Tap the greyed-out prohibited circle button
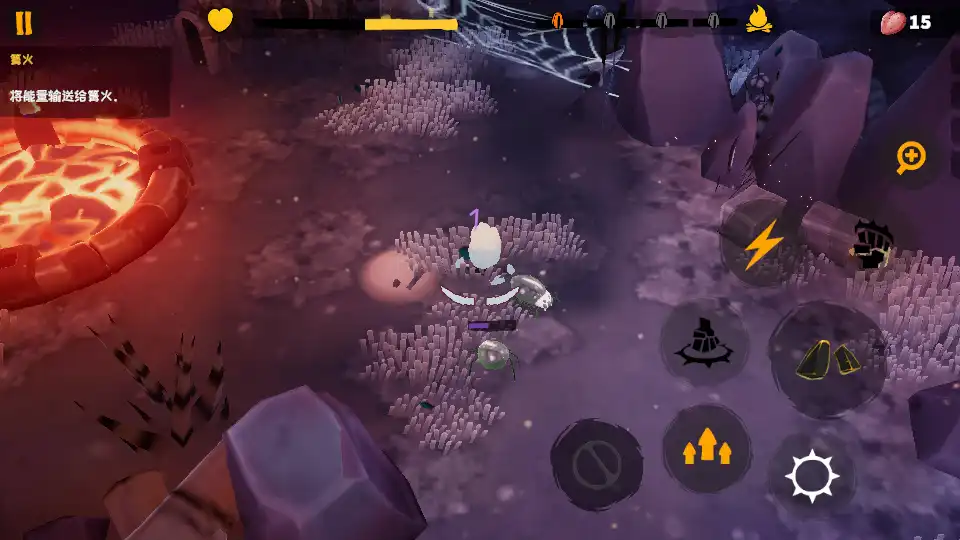Viewport: 960px width, 540px height. click(x=596, y=465)
